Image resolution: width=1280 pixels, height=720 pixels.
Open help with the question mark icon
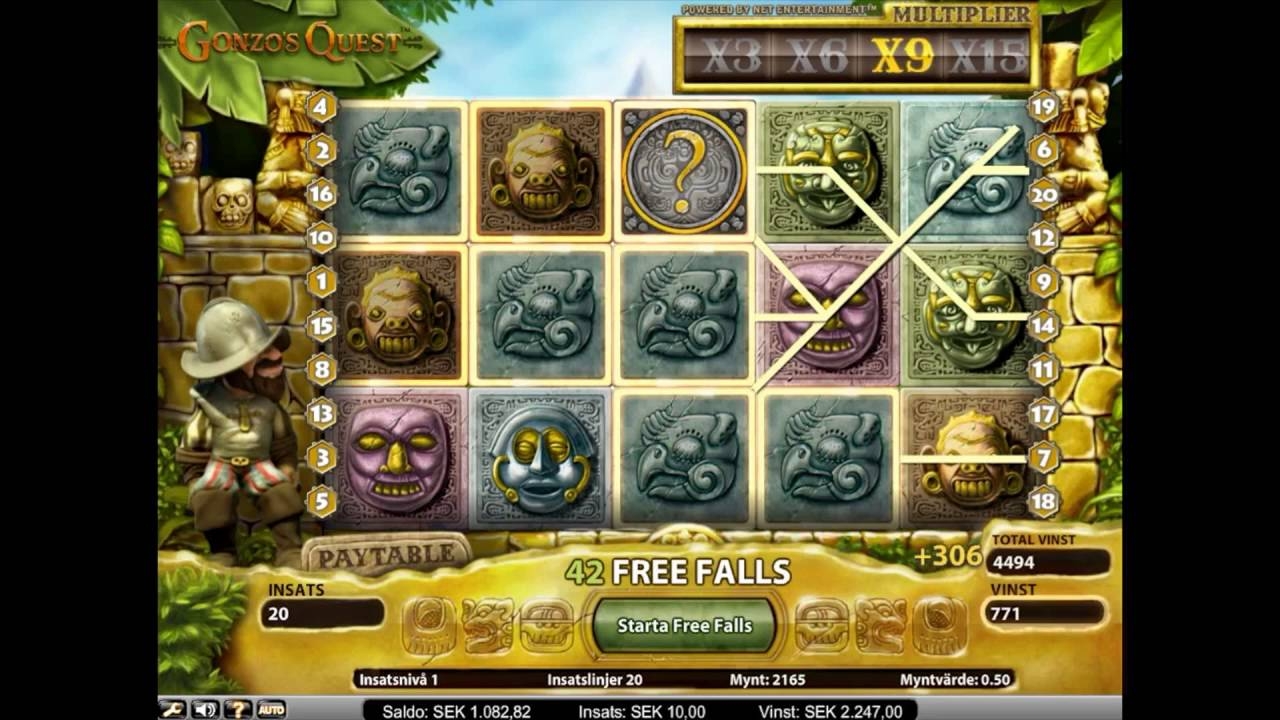tap(237, 709)
